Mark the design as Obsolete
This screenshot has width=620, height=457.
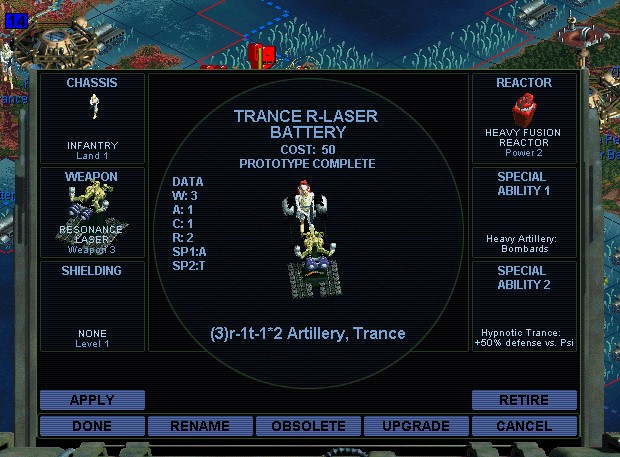308,426
